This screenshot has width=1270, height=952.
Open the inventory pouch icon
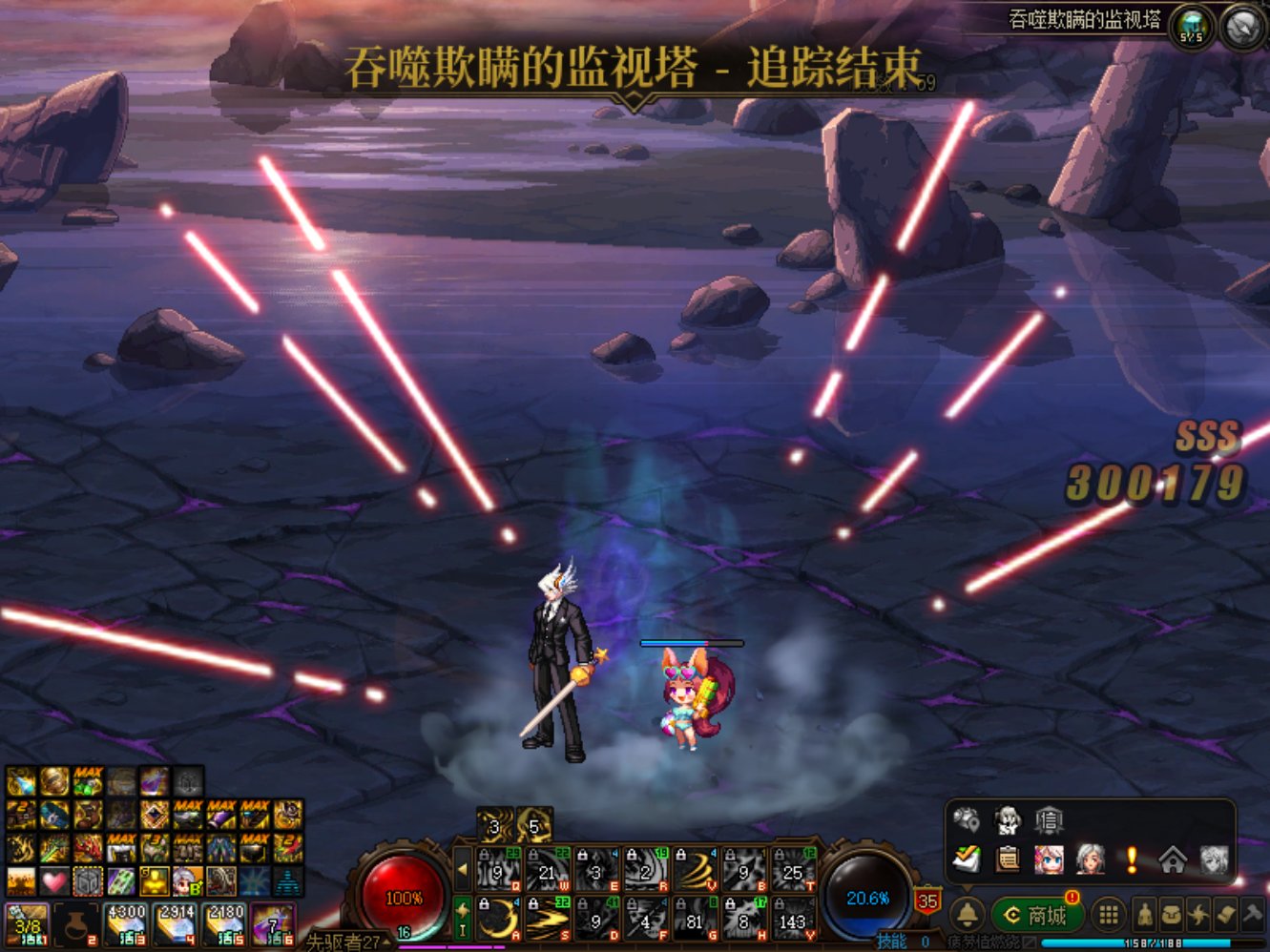pos(1171,916)
